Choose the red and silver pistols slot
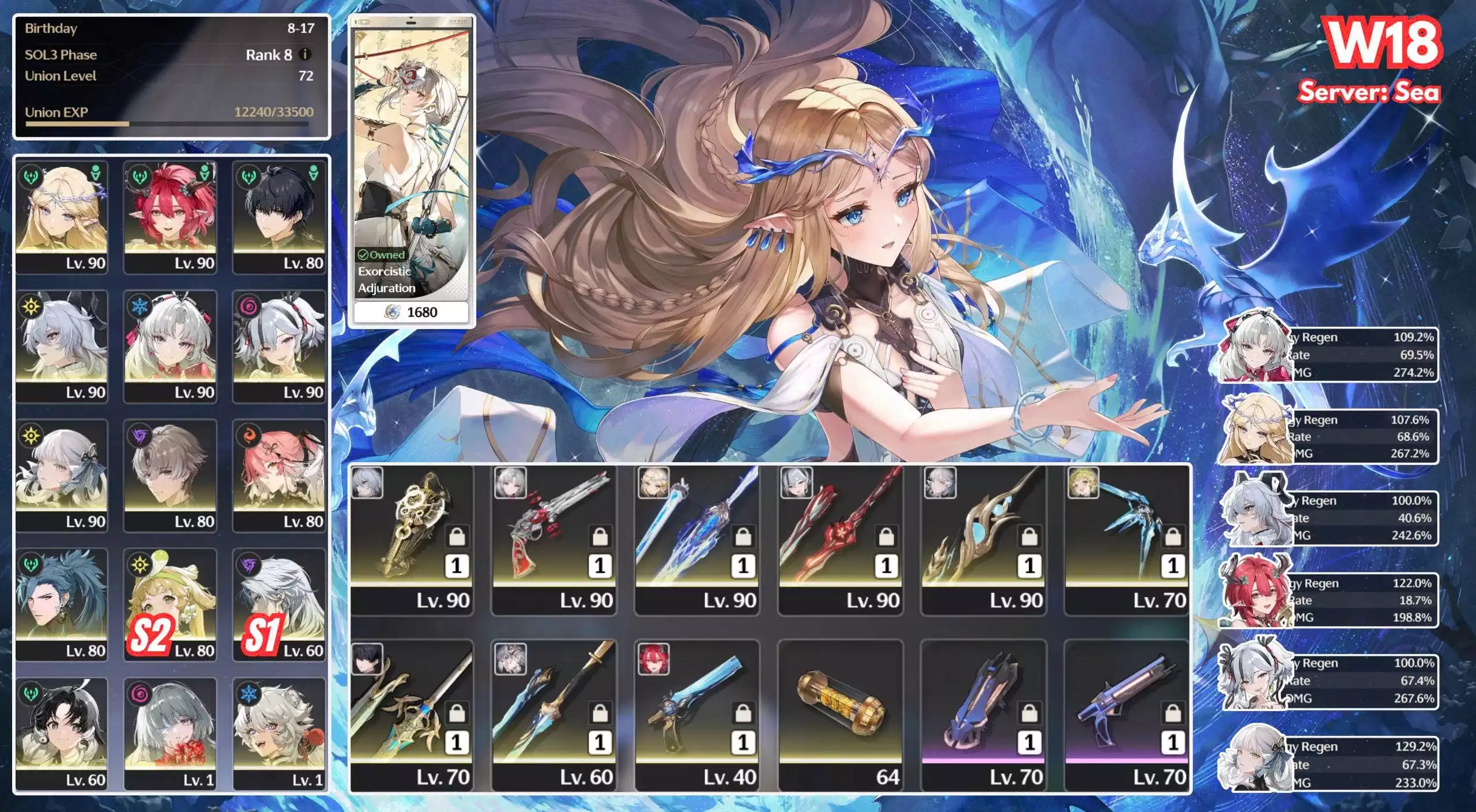This screenshot has height=812, width=1476. coord(555,539)
